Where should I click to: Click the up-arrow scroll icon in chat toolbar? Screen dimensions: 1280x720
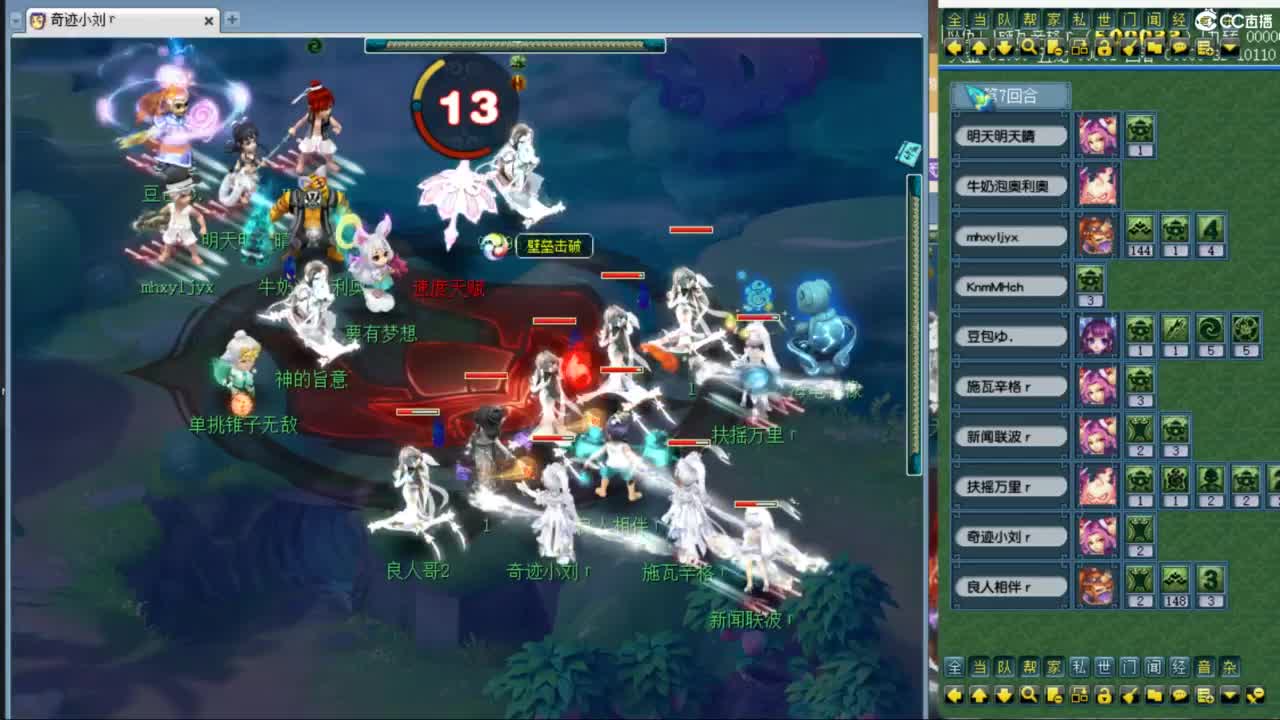click(978, 47)
